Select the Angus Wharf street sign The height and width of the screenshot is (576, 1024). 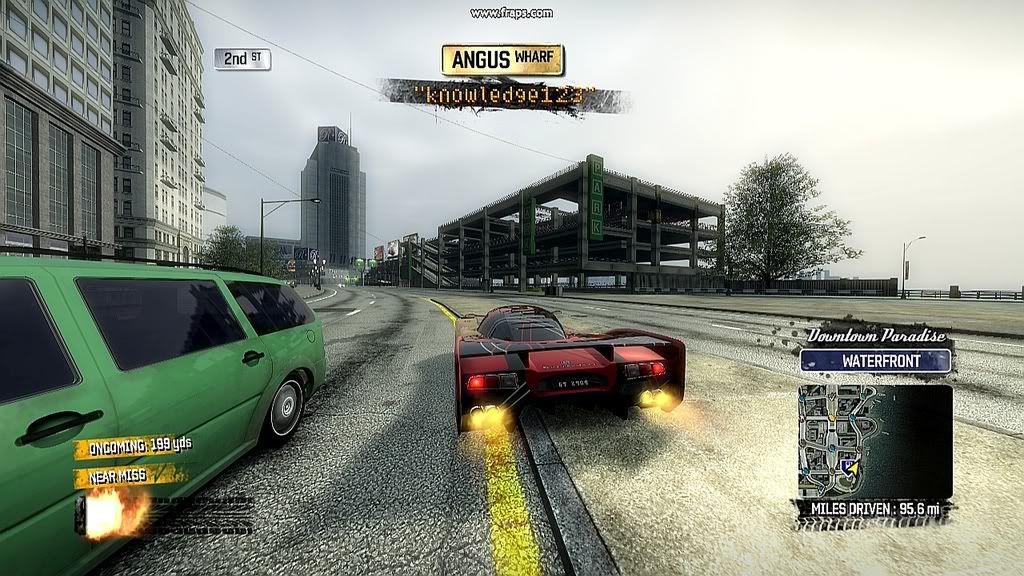[x=502, y=60]
